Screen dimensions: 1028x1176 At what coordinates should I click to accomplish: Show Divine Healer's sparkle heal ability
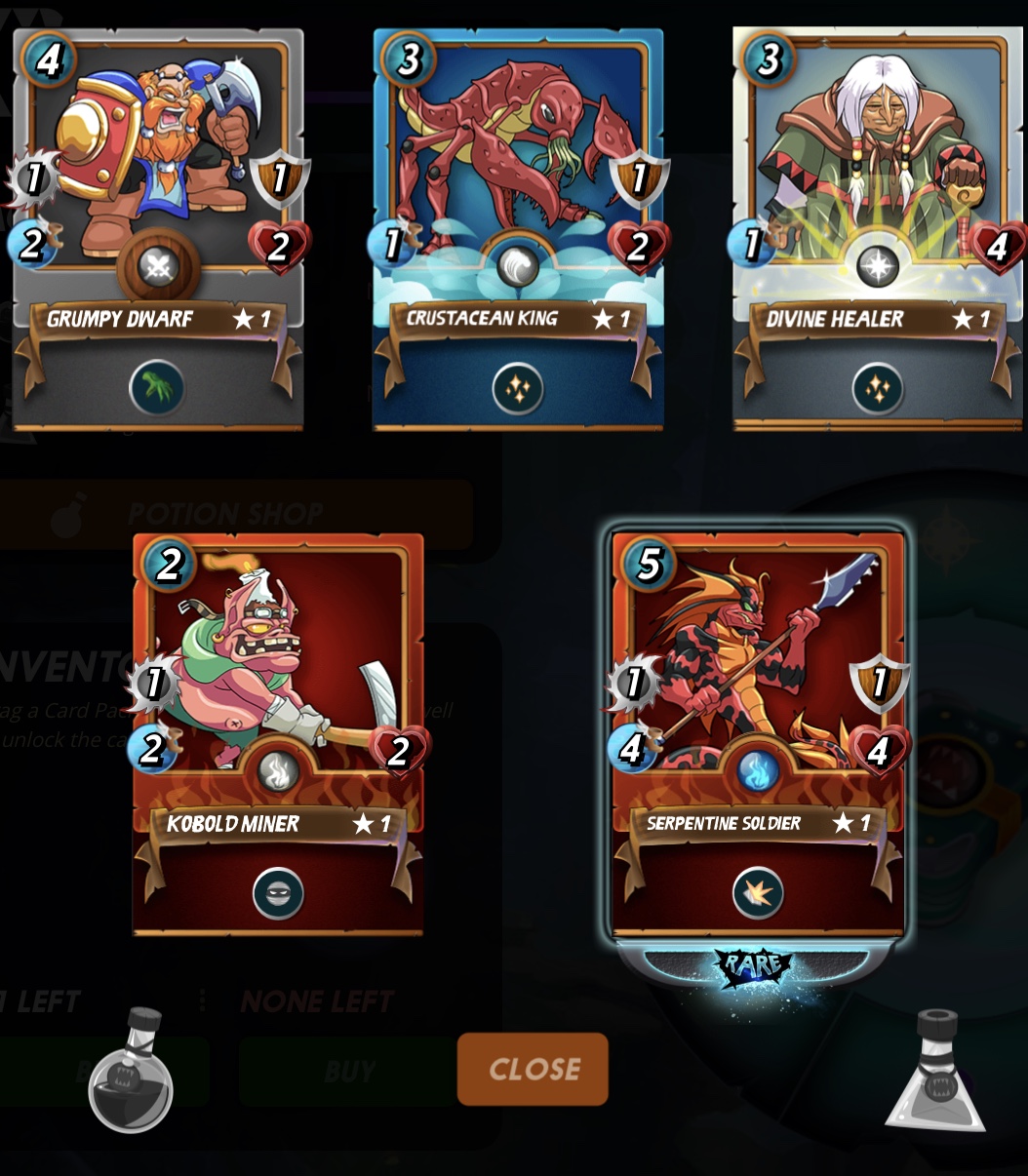click(x=878, y=388)
